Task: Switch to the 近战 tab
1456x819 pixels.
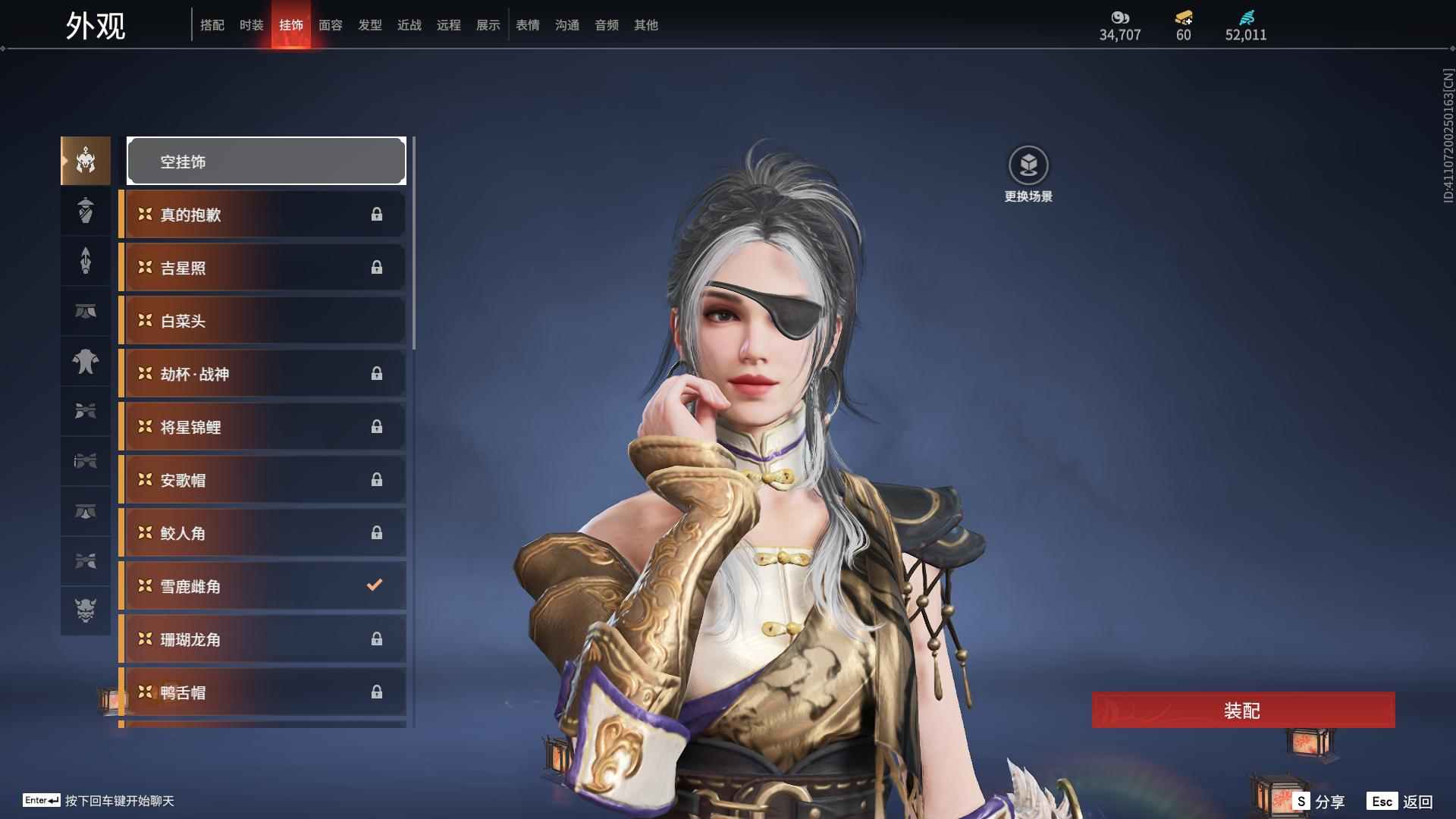Action: click(x=409, y=25)
